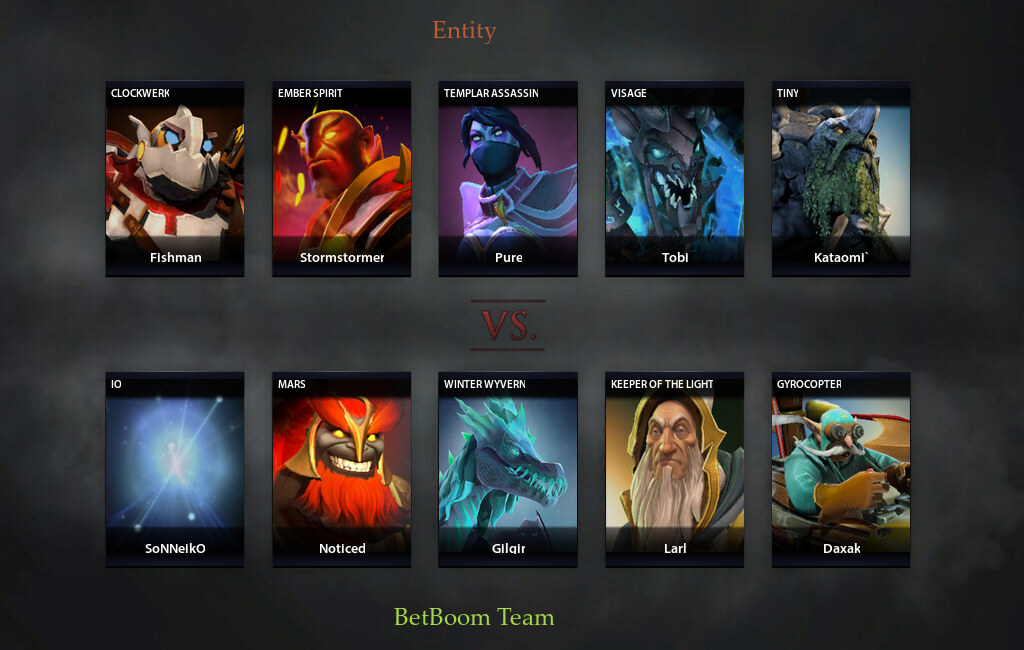Click Daxak's Gyrocopter hero card
The width and height of the screenshot is (1024, 650).
[841, 469]
